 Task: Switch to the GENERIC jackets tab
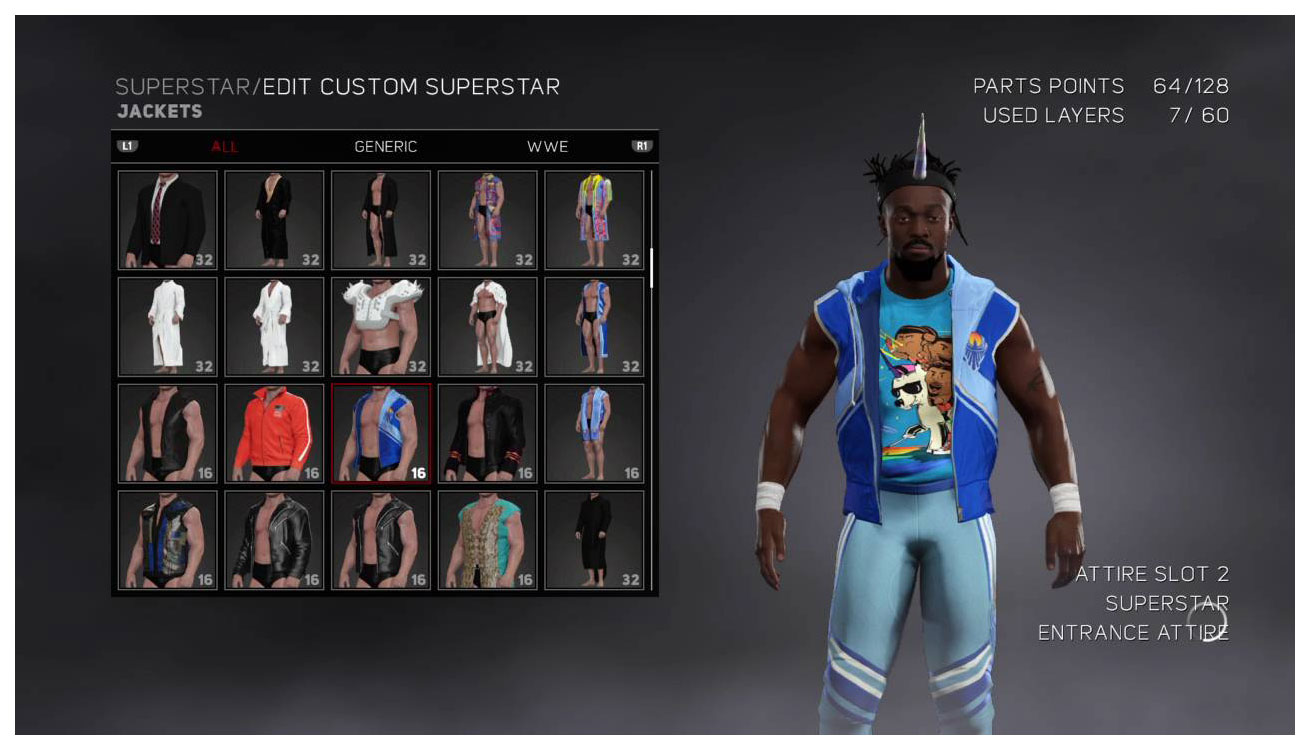(385, 147)
